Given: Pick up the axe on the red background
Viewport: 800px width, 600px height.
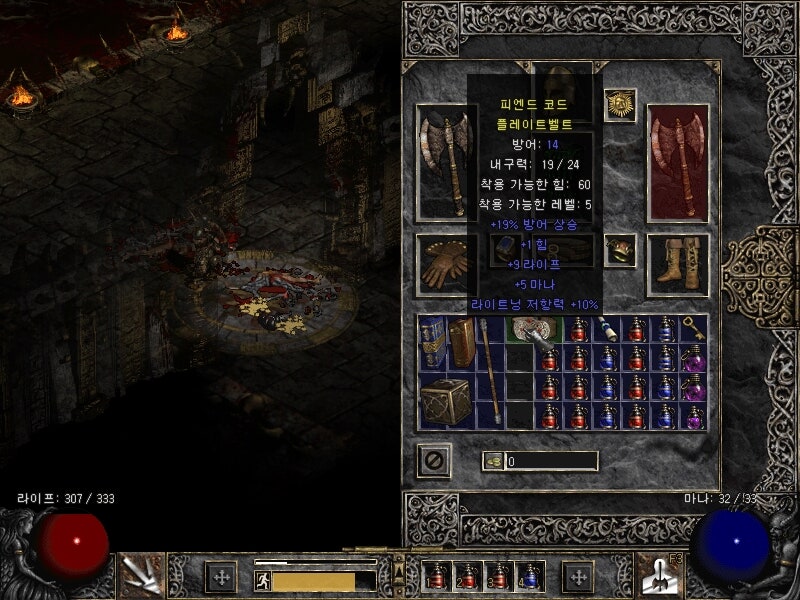Looking at the screenshot, I should point(678,162).
